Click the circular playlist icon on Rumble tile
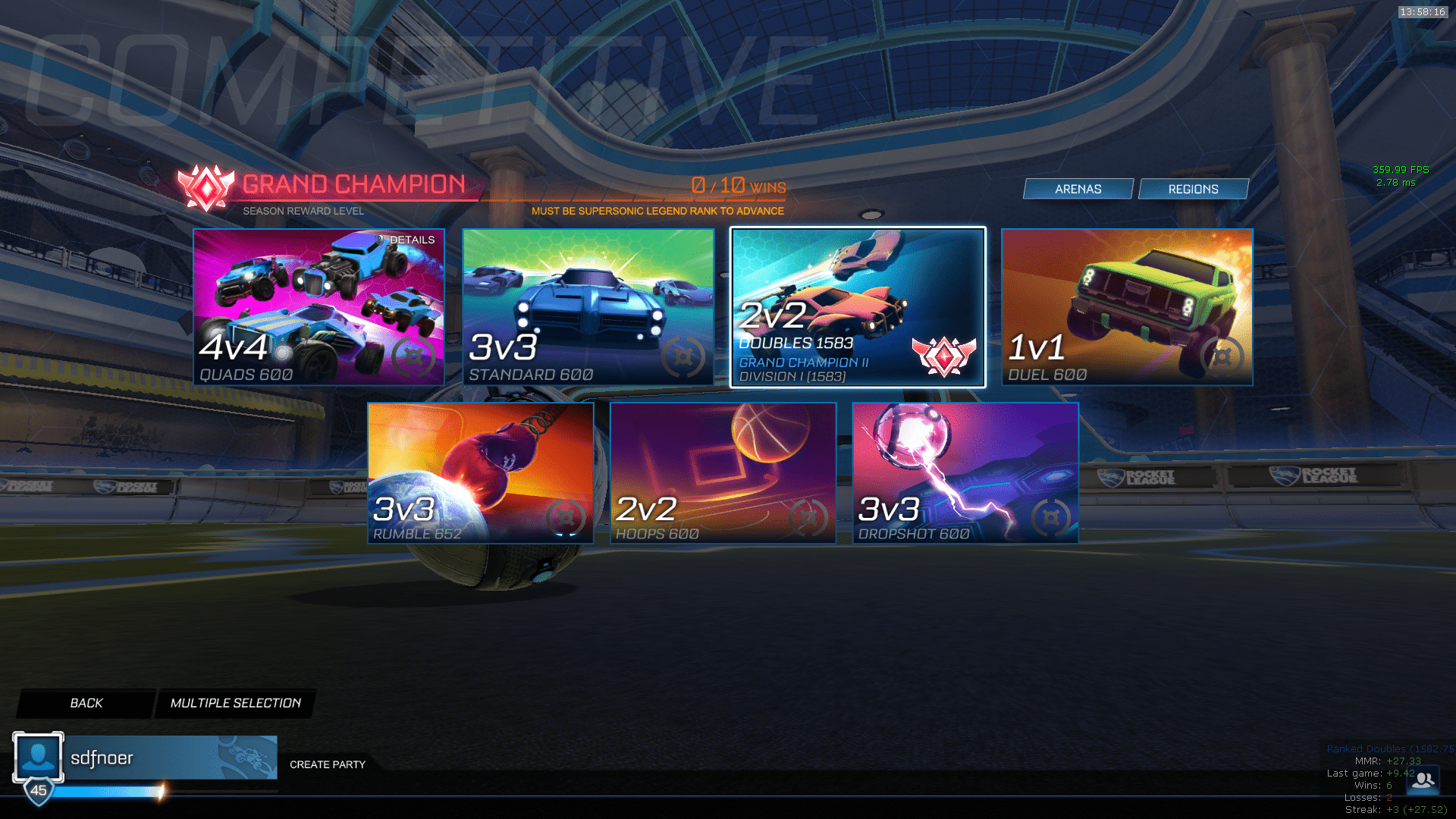The width and height of the screenshot is (1456, 819). (x=565, y=516)
